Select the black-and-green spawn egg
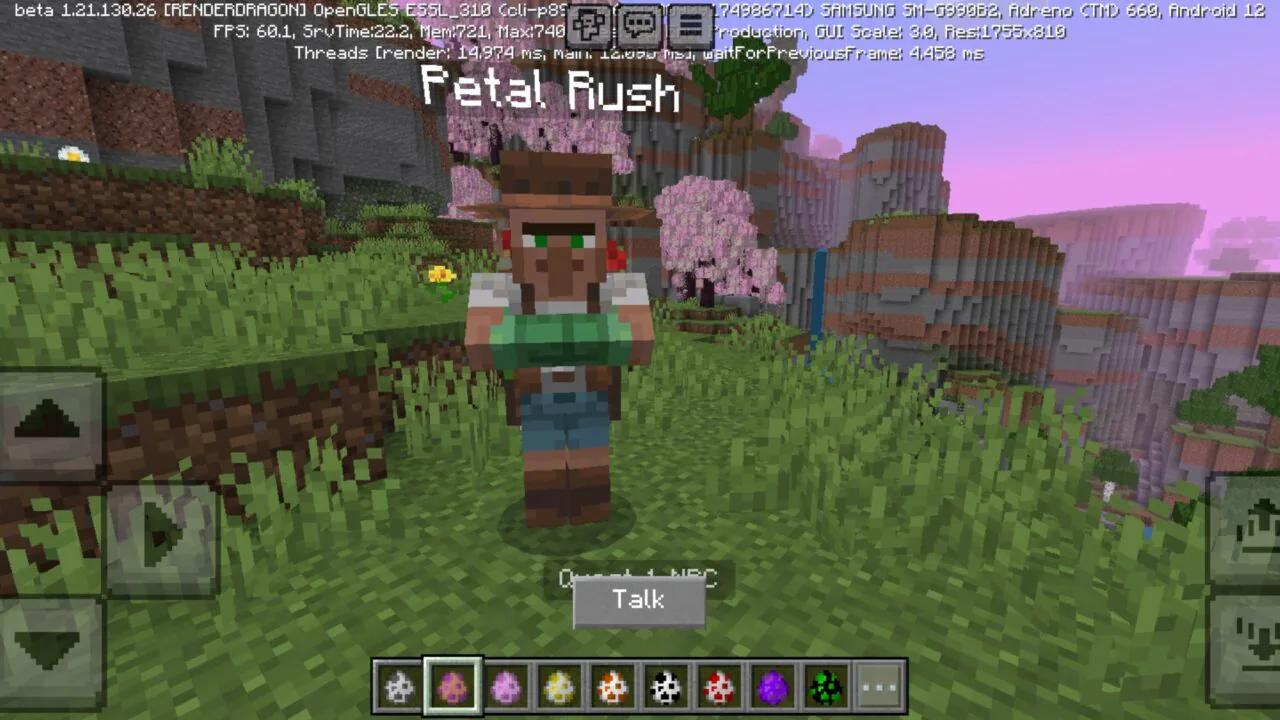The width and height of the screenshot is (1280, 720). click(x=825, y=685)
